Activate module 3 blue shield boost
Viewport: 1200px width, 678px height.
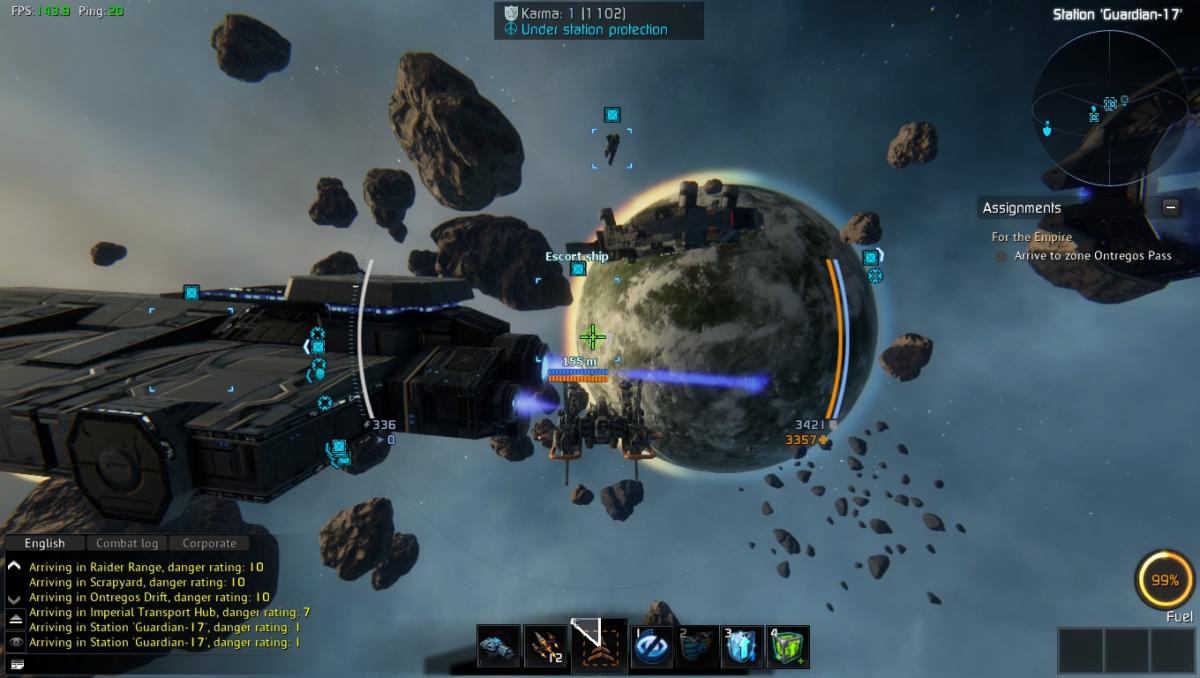pyautogui.click(x=742, y=646)
